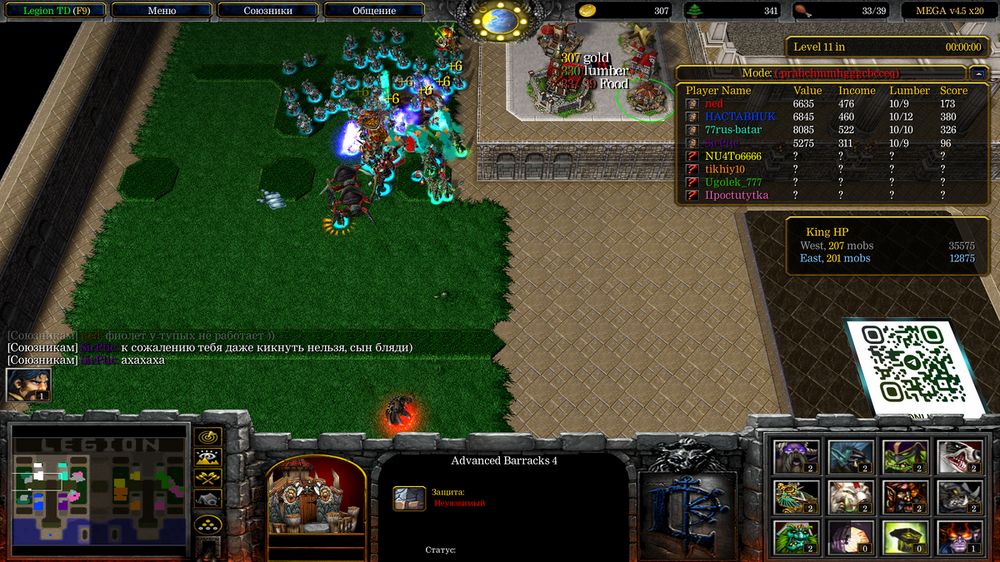Screen dimensions: 1000x562
Task: Collapse the scoreboard with the arrow button
Action: [x=977, y=73]
